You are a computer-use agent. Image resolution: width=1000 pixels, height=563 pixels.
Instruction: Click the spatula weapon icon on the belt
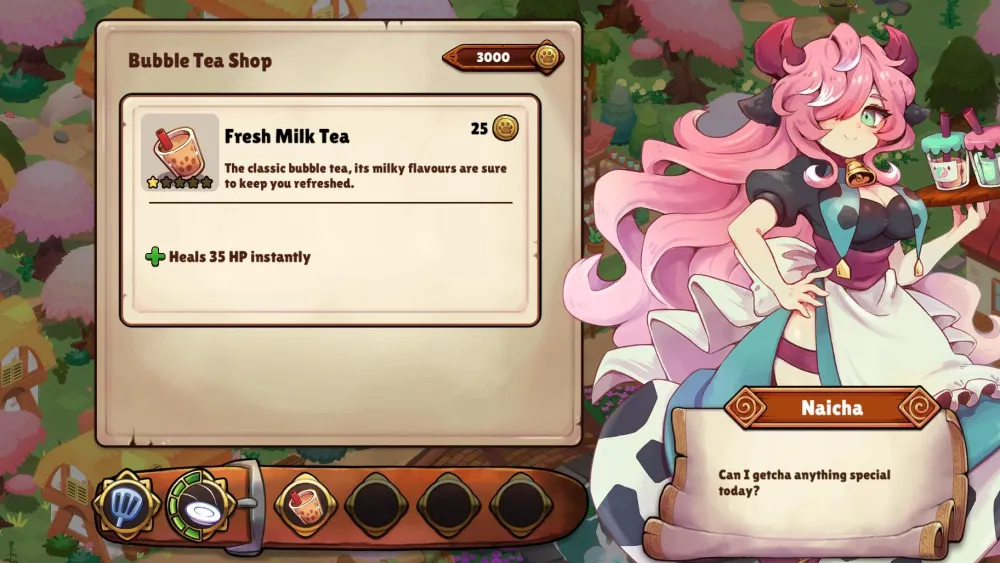[x=125, y=504]
